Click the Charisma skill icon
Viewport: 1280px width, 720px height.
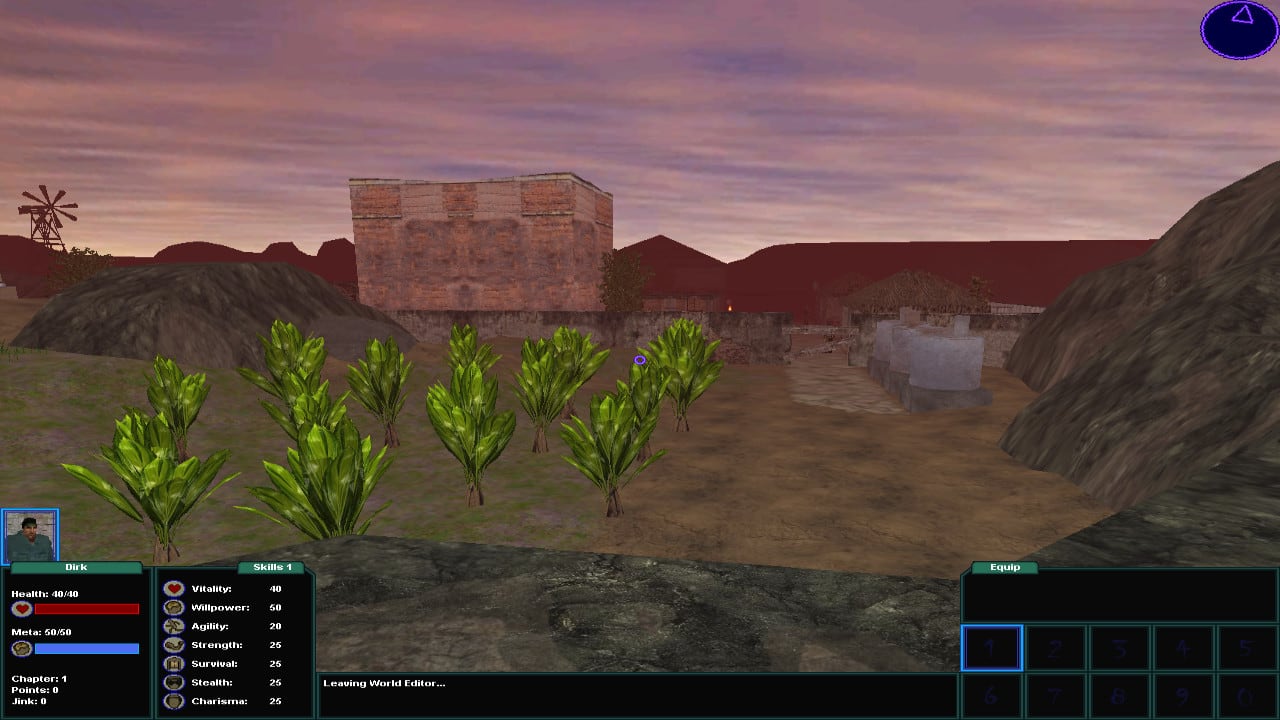tap(173, 701)
